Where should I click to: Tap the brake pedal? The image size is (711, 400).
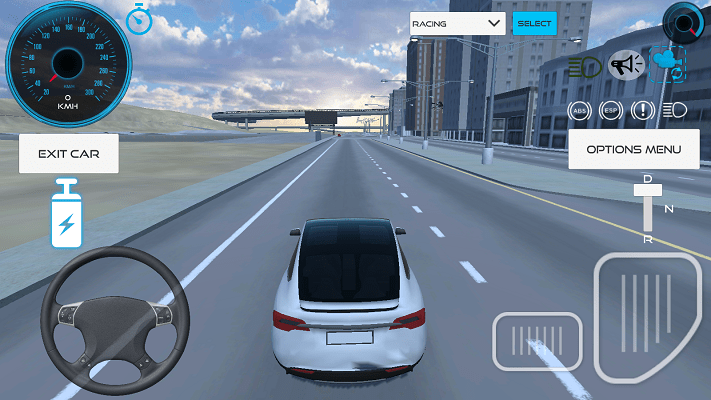coord(537,343)
